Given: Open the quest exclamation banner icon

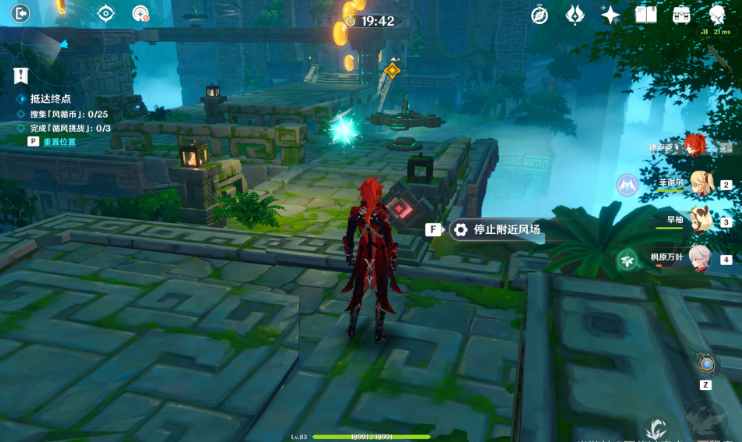Looking at the screenshot, I should (20, 75).
